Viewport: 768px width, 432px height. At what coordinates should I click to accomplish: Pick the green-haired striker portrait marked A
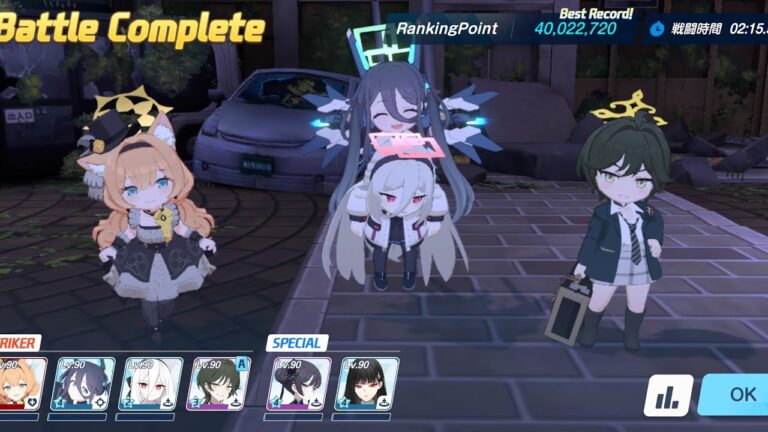point(219,384)
